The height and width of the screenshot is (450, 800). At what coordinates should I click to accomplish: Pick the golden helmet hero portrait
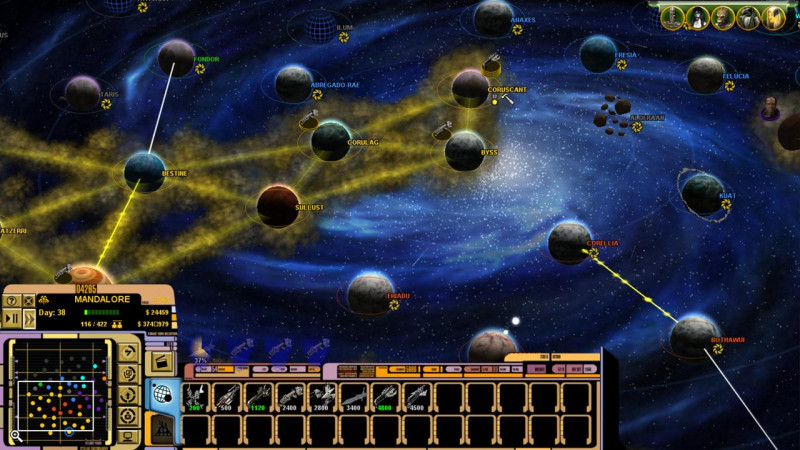[773, 17]
